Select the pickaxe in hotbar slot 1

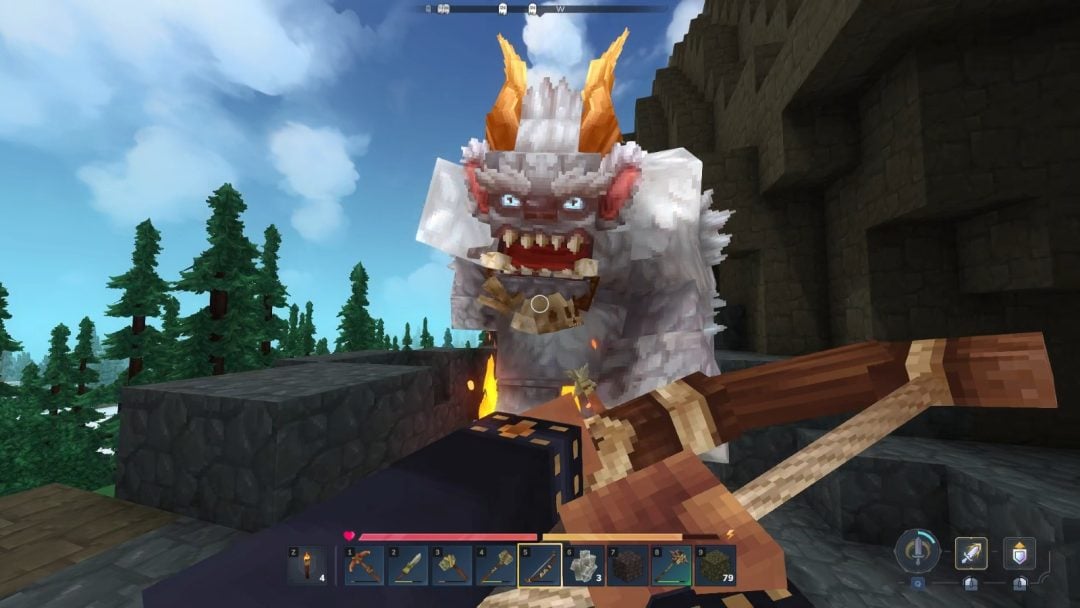click(363, 566)
